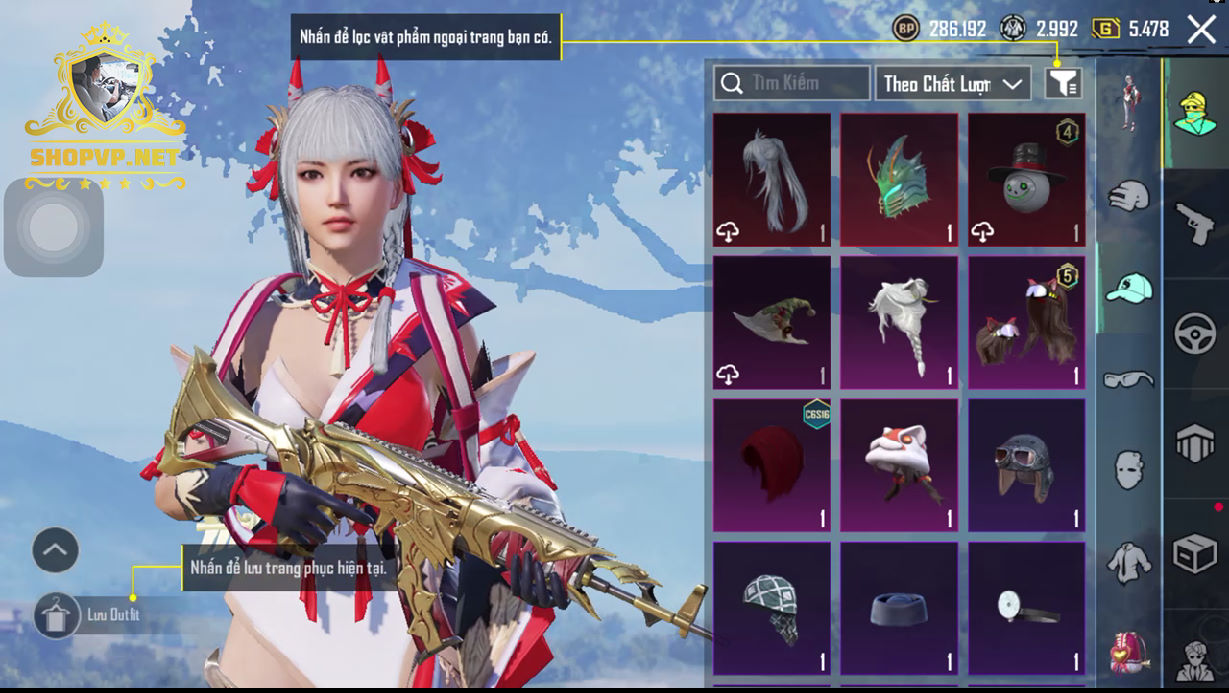Choose the brown hair with red bows
The height and width of the screenshot is (693, 1229).
click(x=1026, y=322)
